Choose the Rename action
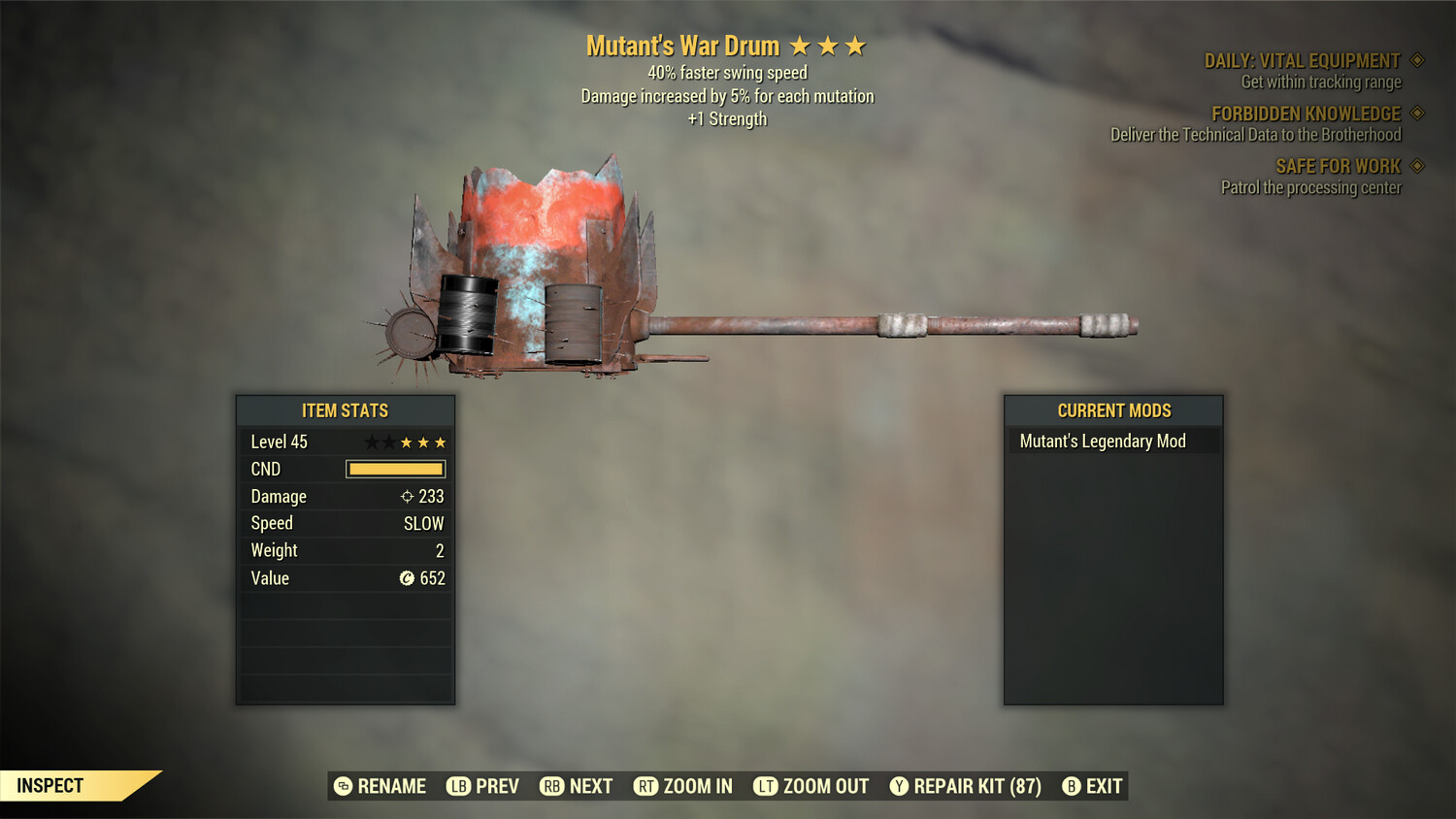The height and width of the screenshot is (819, 1456). tap(380, 786)
